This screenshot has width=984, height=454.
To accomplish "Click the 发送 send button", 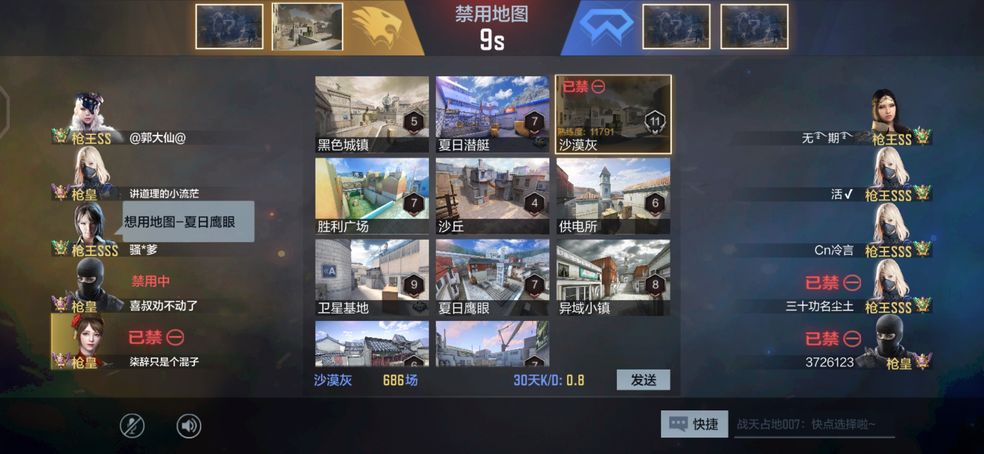I will point(642,380).
